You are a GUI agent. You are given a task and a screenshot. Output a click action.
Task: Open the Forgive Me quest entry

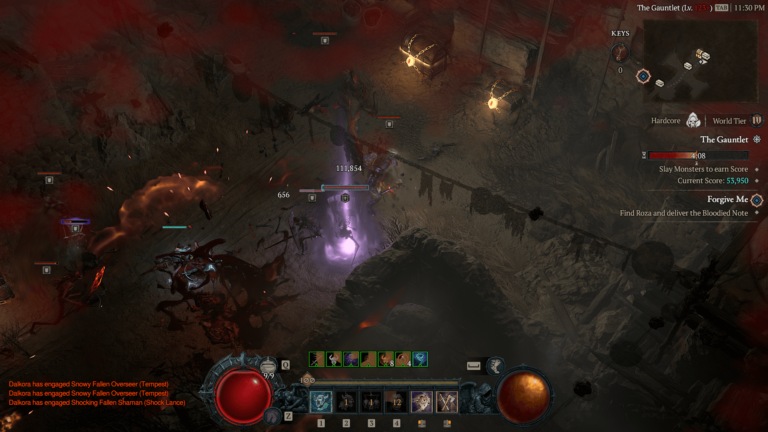coord(727,200)
